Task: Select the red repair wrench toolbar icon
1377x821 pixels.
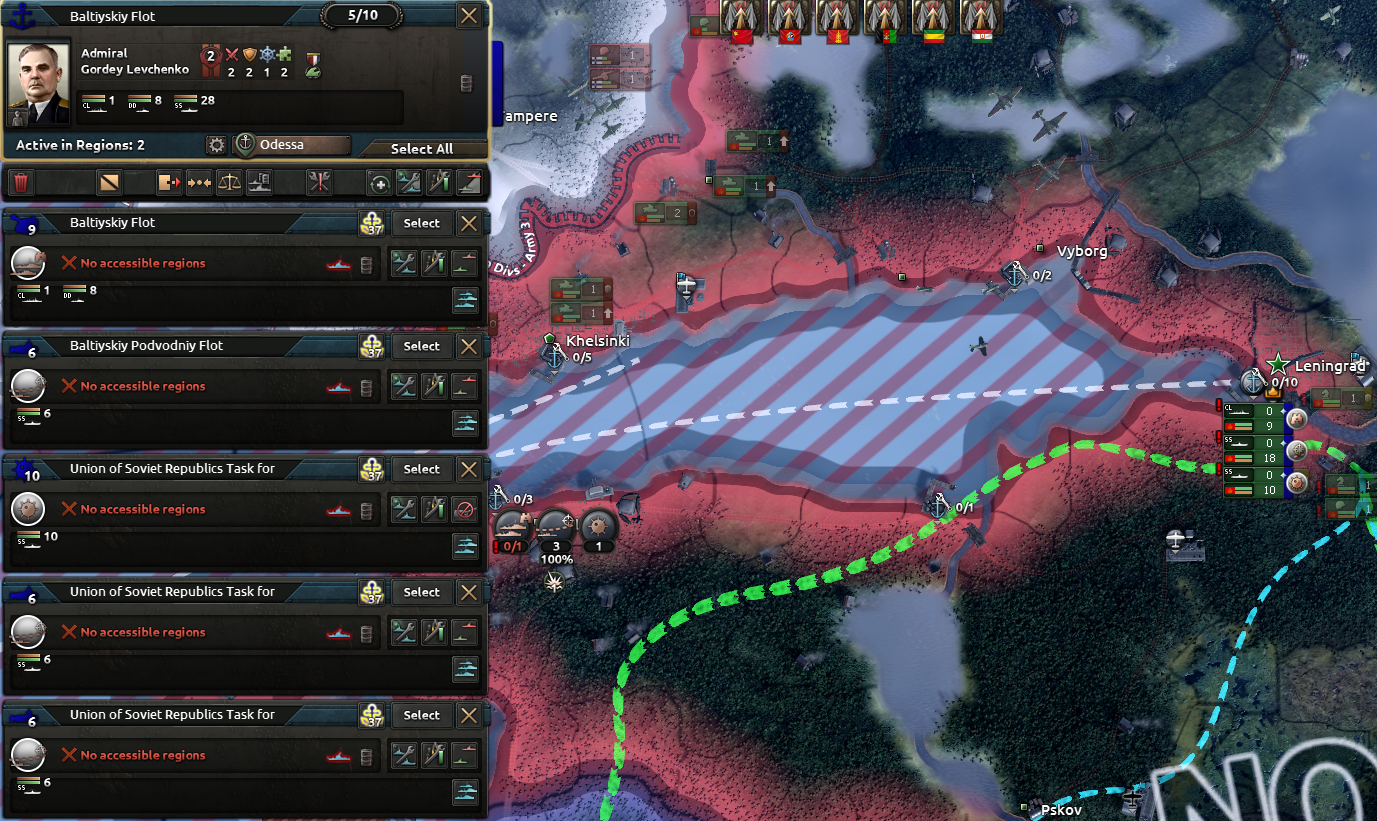Action: tap(320, 181)
